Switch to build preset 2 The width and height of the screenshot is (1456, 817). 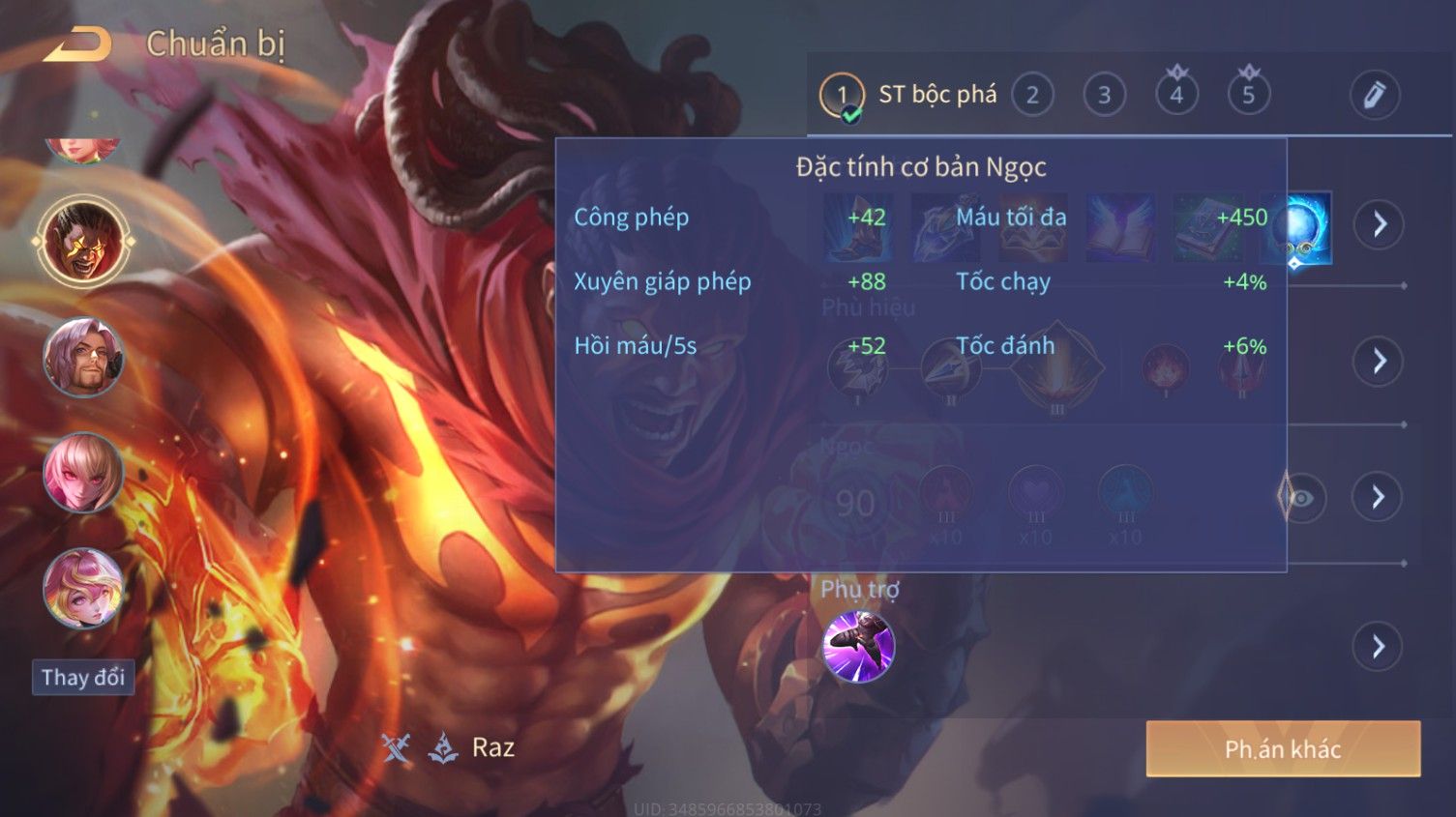pyautogui.click(x=1032, y=95)
